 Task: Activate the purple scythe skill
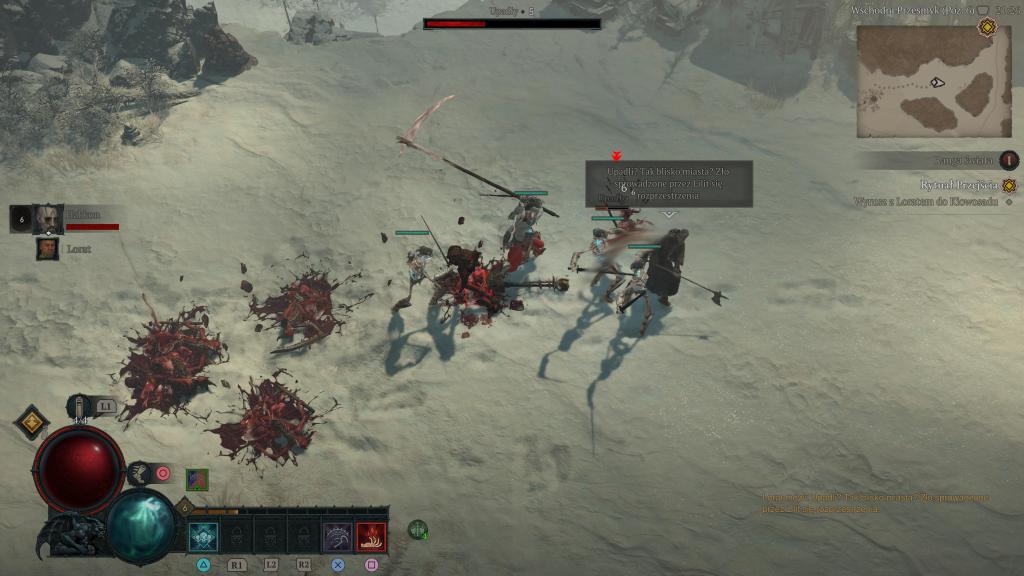click(337, 537)
